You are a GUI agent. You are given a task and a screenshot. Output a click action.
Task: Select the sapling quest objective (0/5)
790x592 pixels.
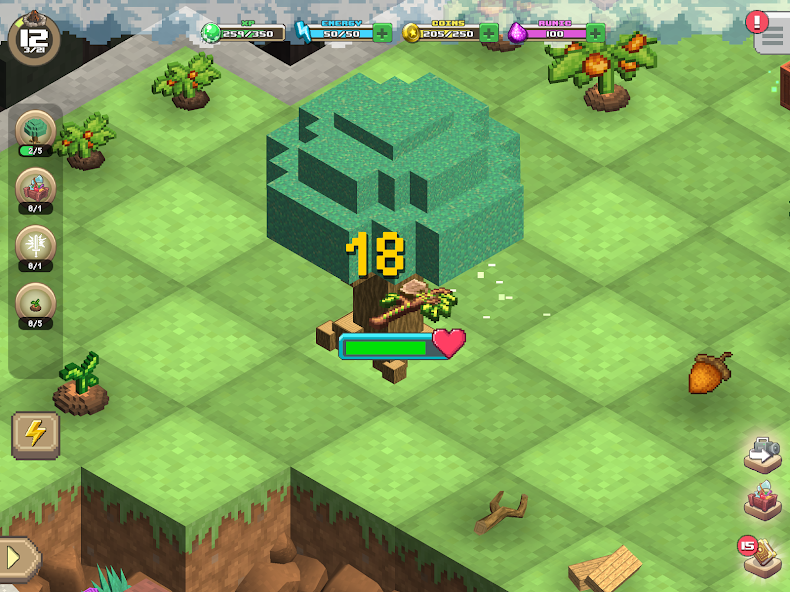35,305
